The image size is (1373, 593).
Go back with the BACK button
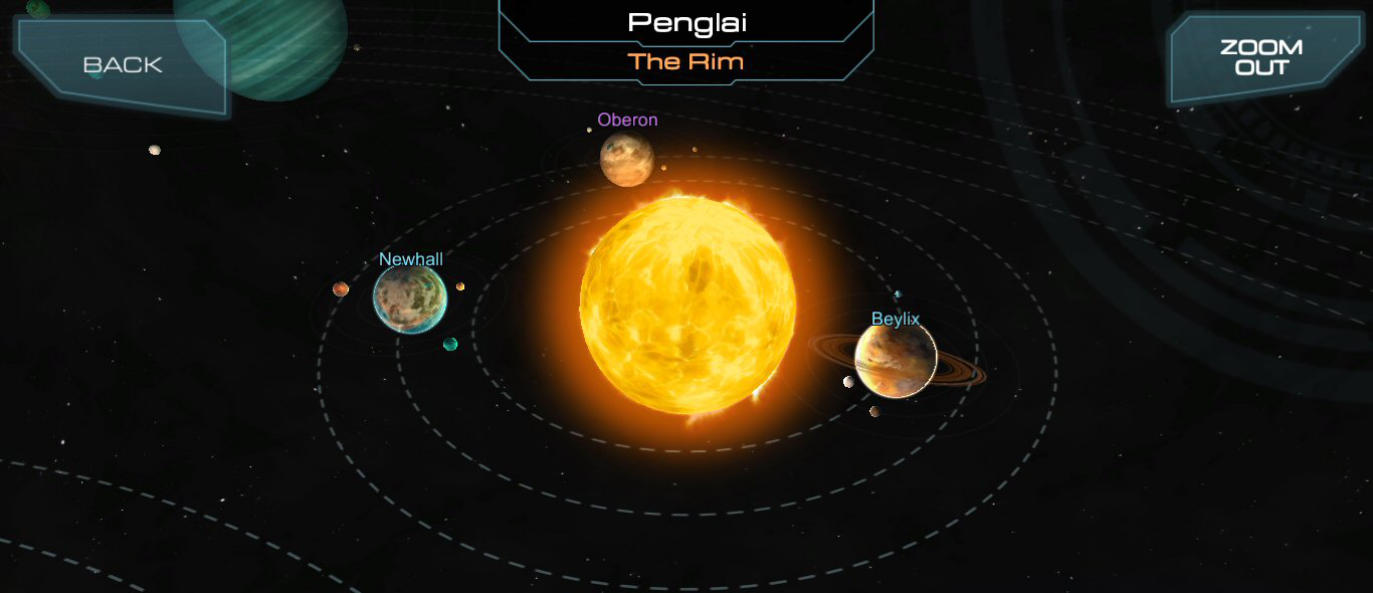click(122, 65)
